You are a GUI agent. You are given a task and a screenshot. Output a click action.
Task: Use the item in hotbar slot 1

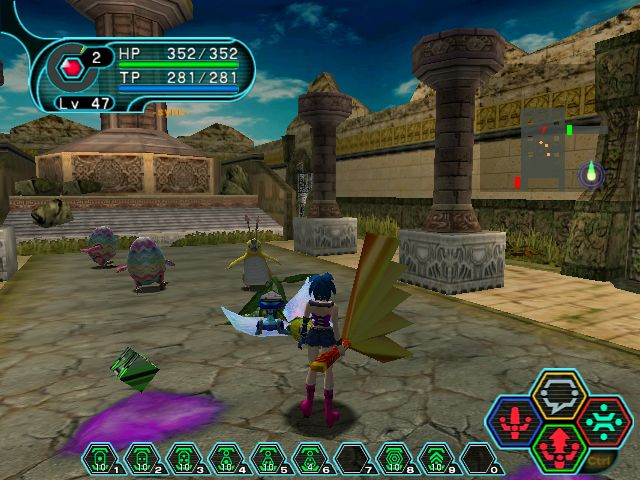click(100, 459)
